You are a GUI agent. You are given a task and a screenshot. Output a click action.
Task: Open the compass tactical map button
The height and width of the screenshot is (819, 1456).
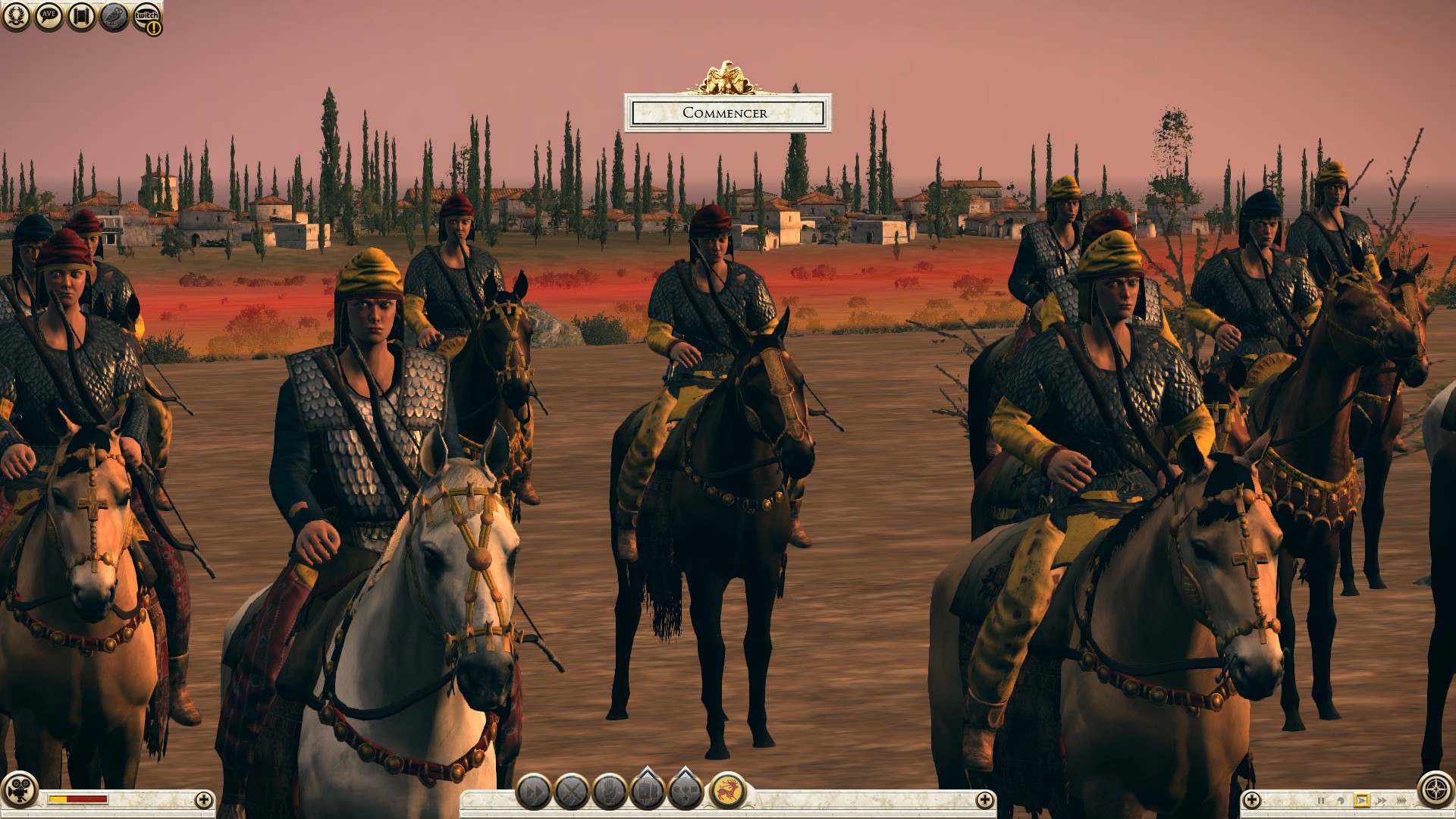(1436, 789)
